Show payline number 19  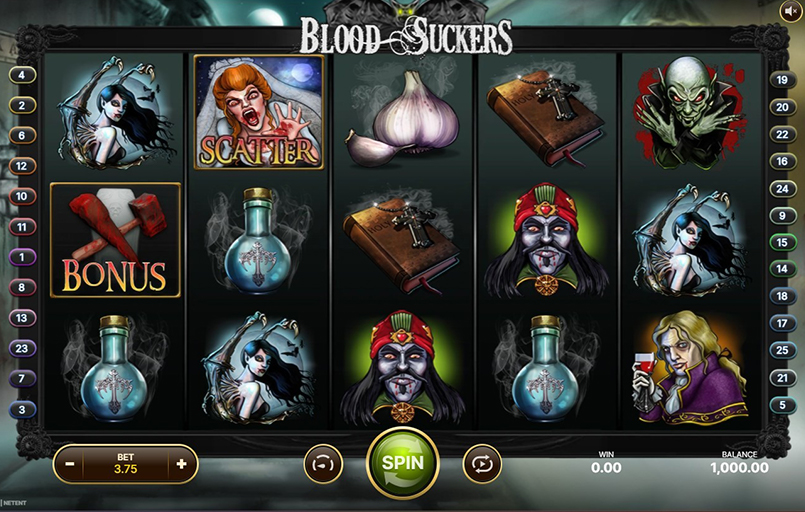[781, 80]
